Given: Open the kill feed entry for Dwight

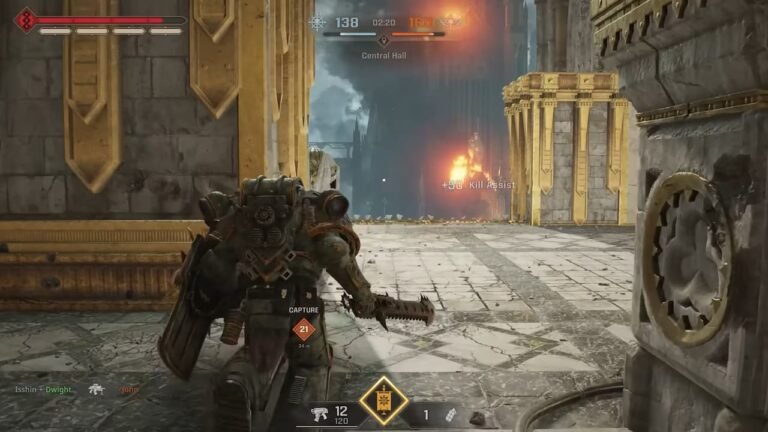Looking at the screenshot, I should coord(59,389).
